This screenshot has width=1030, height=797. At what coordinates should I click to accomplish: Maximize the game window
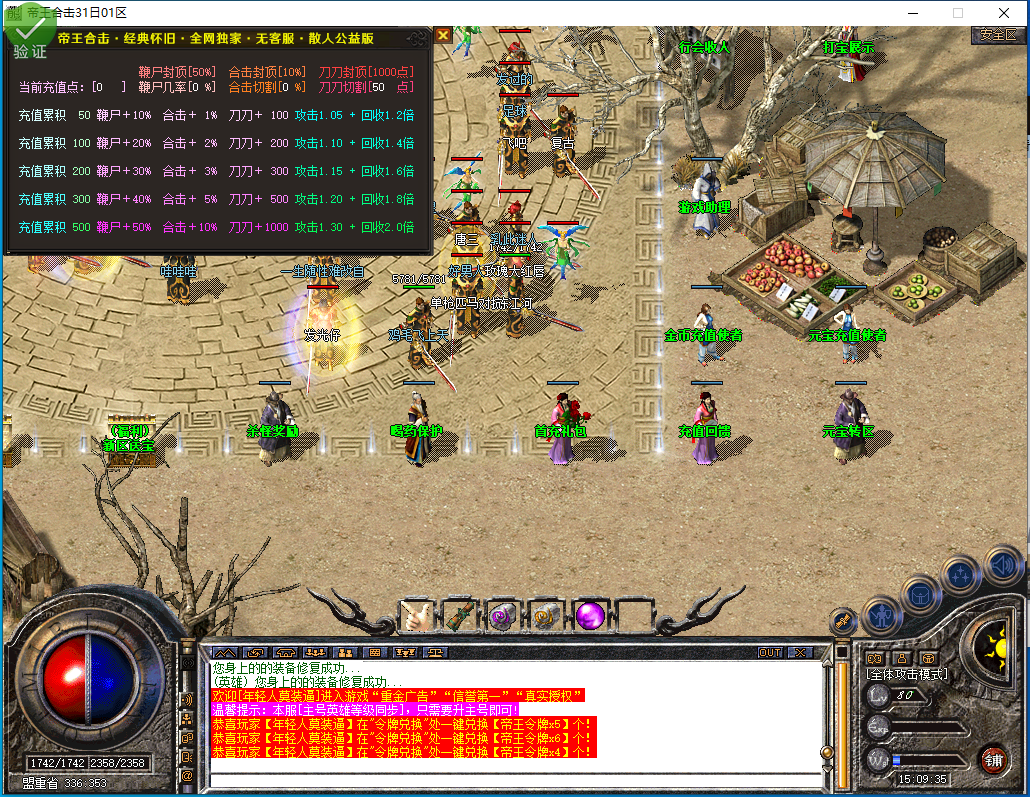pos(957,13)
